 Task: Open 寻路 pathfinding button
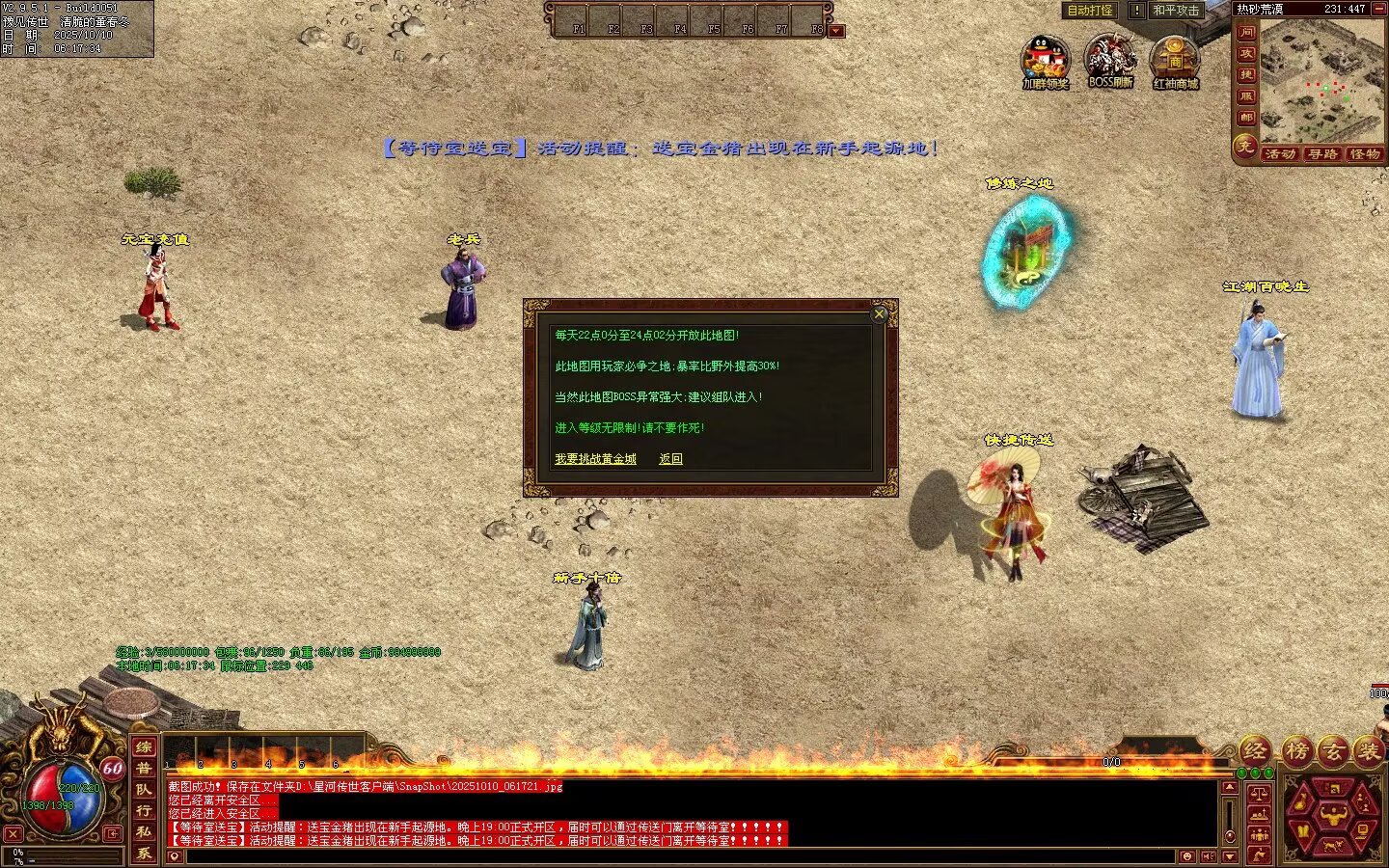point(1322,154)
